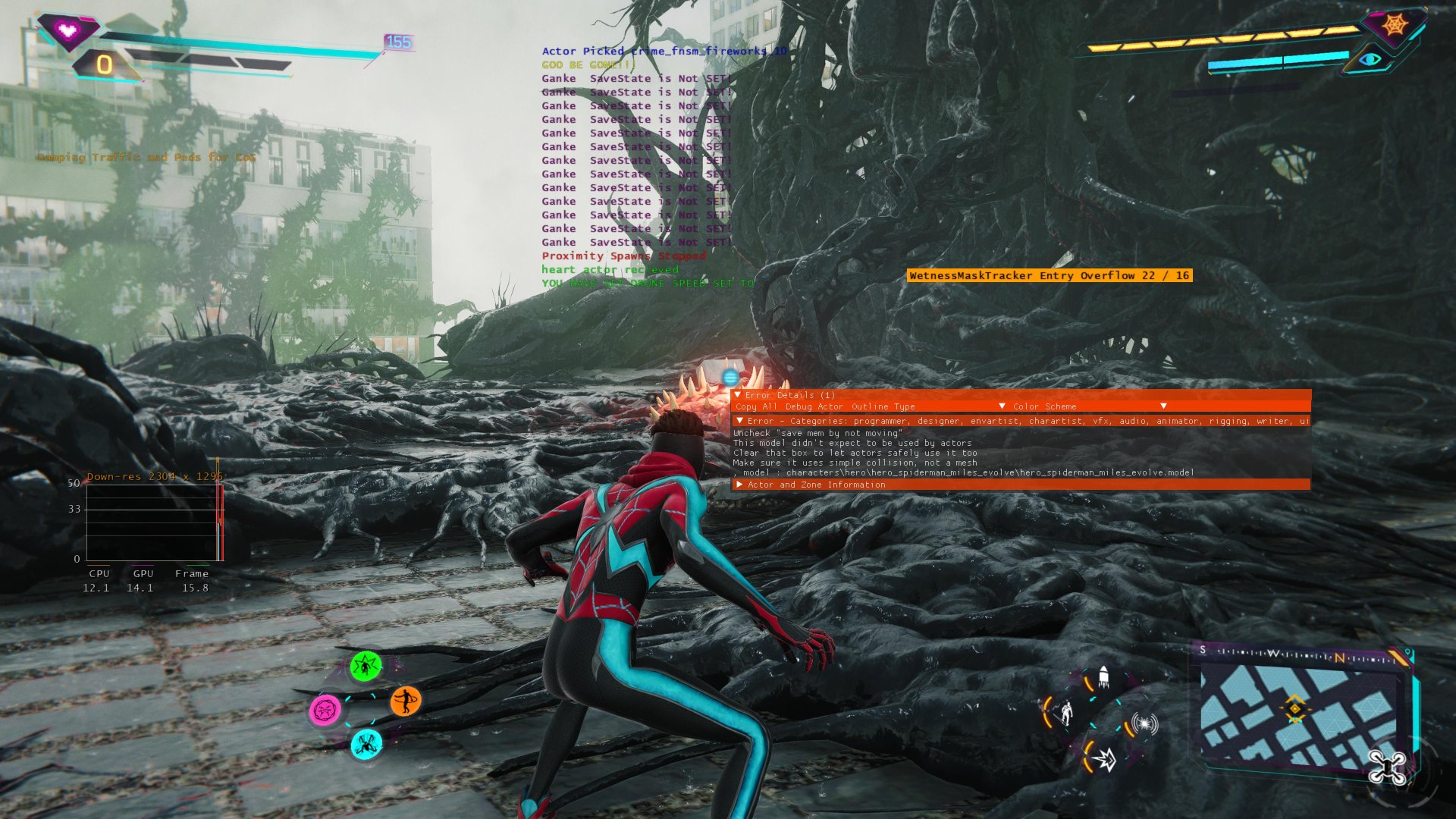1456x819 pixels.
Task: Select the sonic burst gadget icon
Action: pyautogui.click(x=1144, y=723)
